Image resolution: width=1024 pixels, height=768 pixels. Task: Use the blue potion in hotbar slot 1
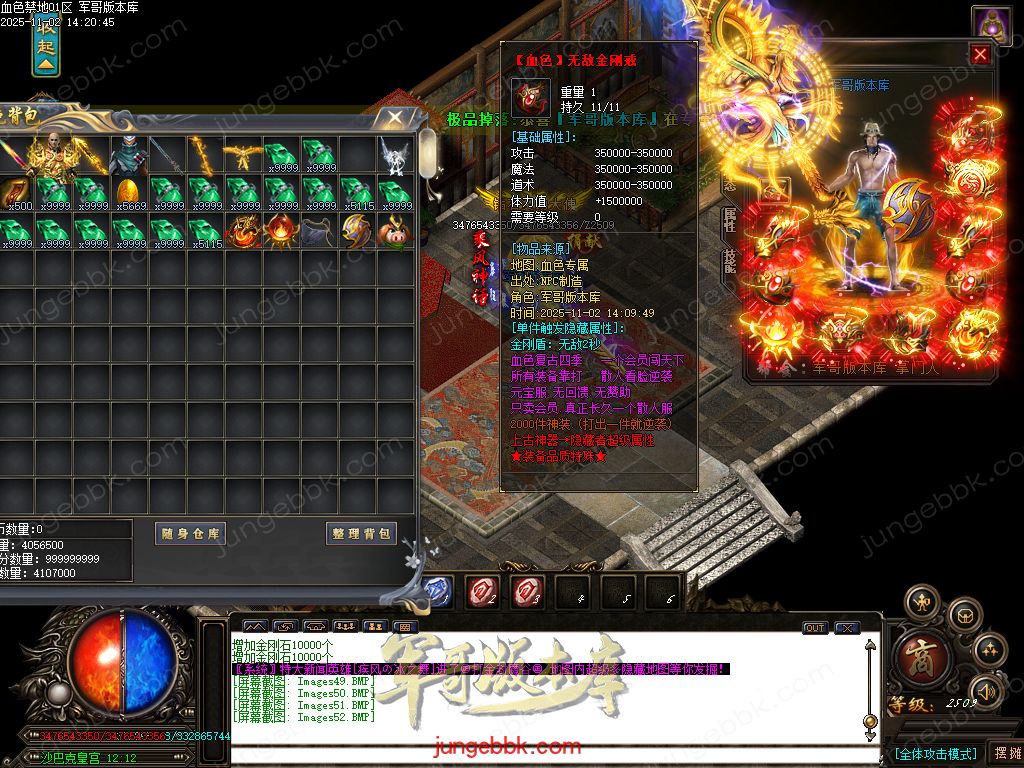439,592
